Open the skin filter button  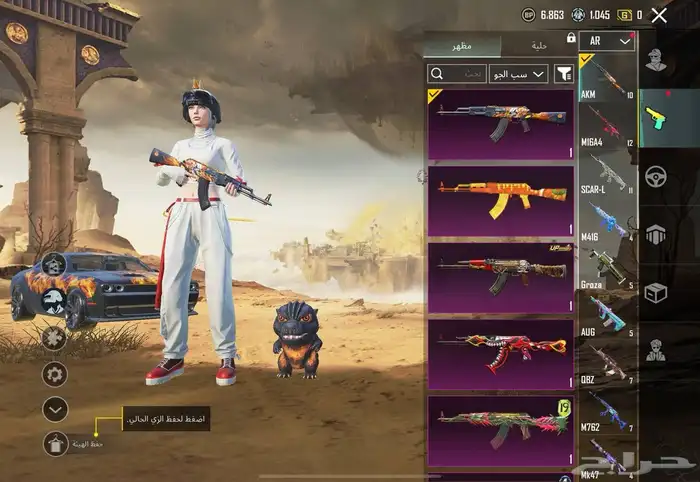pyautogui.click(x=563, y=74)
